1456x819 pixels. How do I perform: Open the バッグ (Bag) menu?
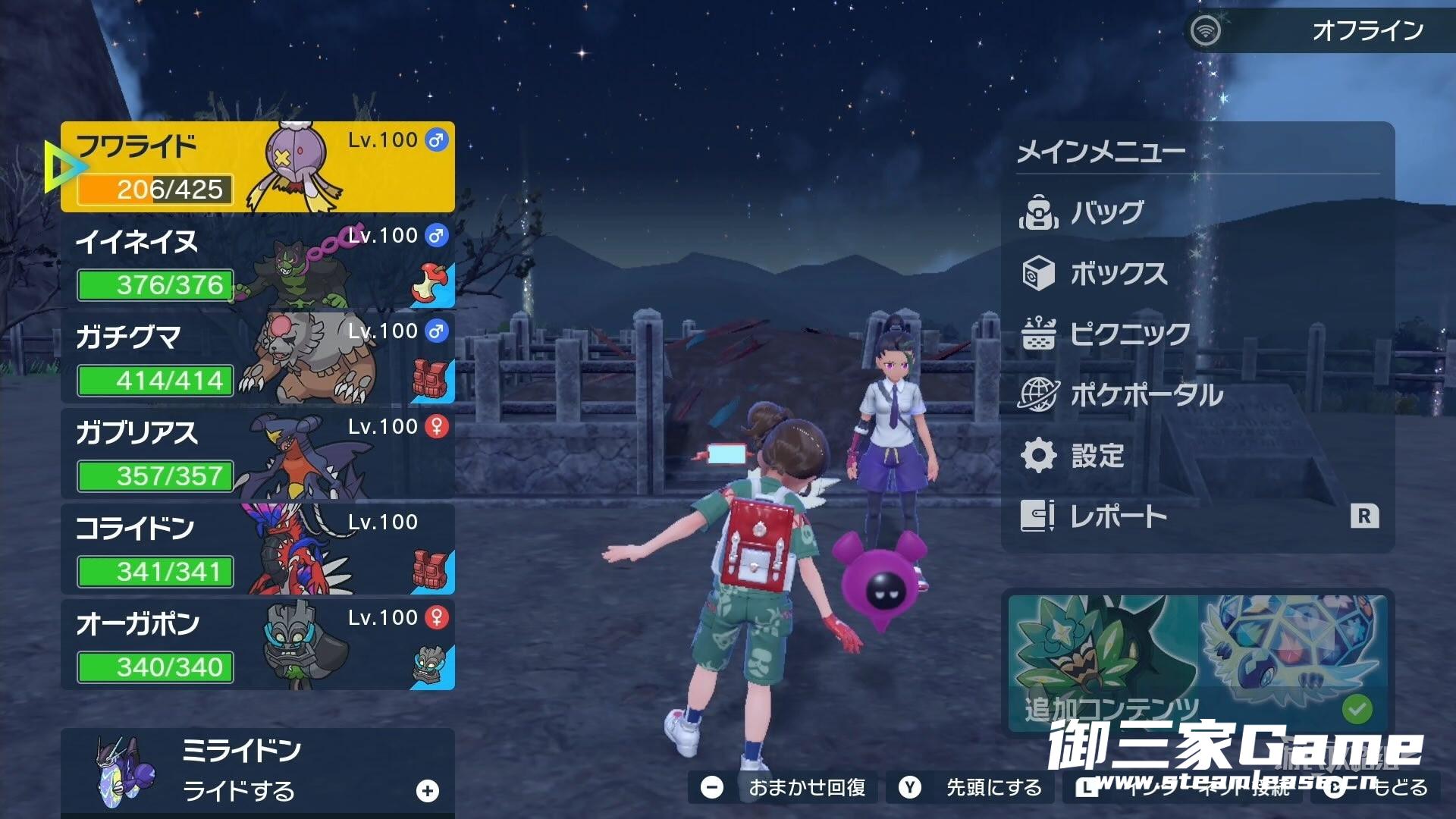pos(1106,213)
